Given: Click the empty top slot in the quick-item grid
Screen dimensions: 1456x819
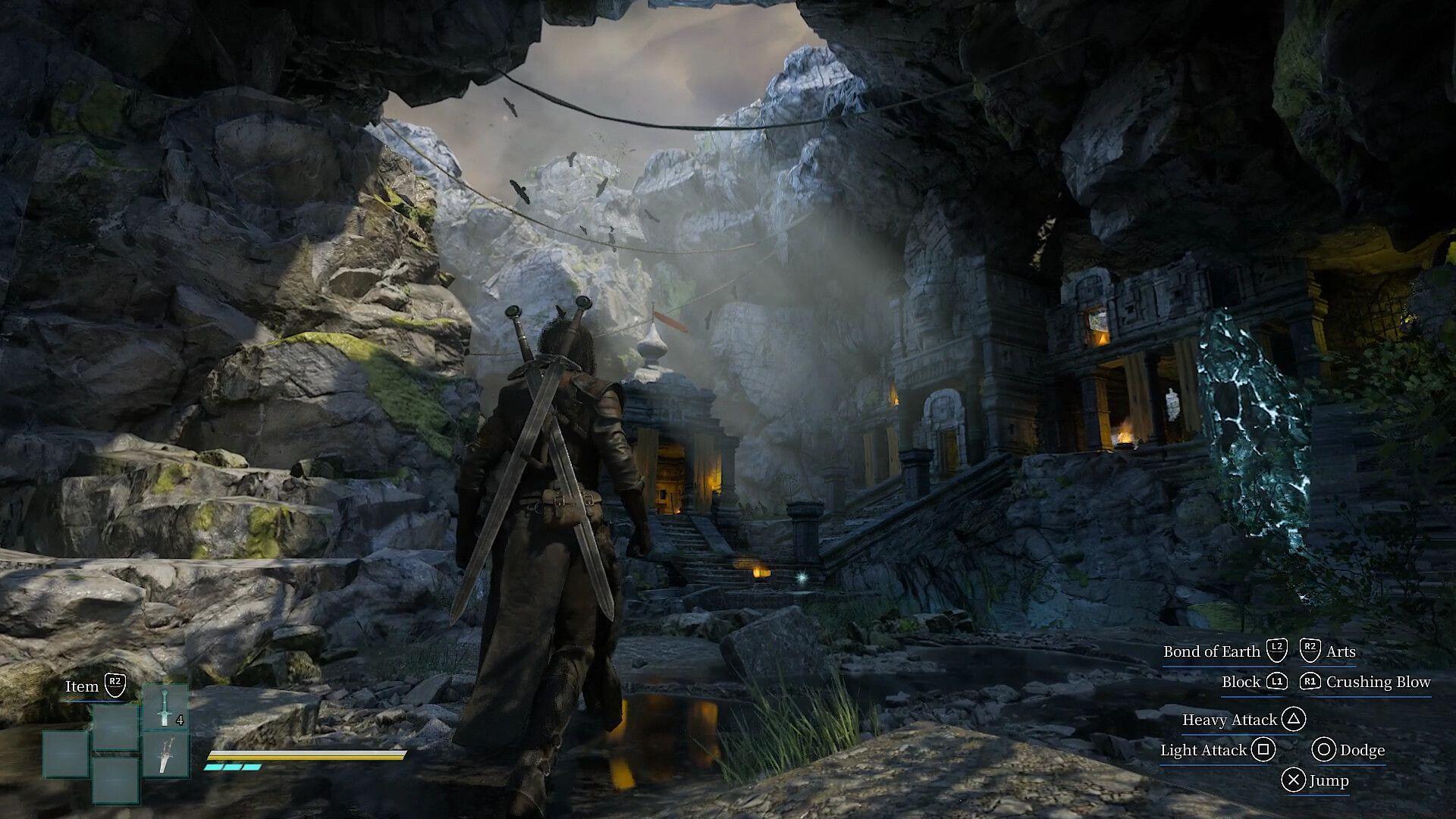Looking at the screenshot, I should tap(115, 725).
